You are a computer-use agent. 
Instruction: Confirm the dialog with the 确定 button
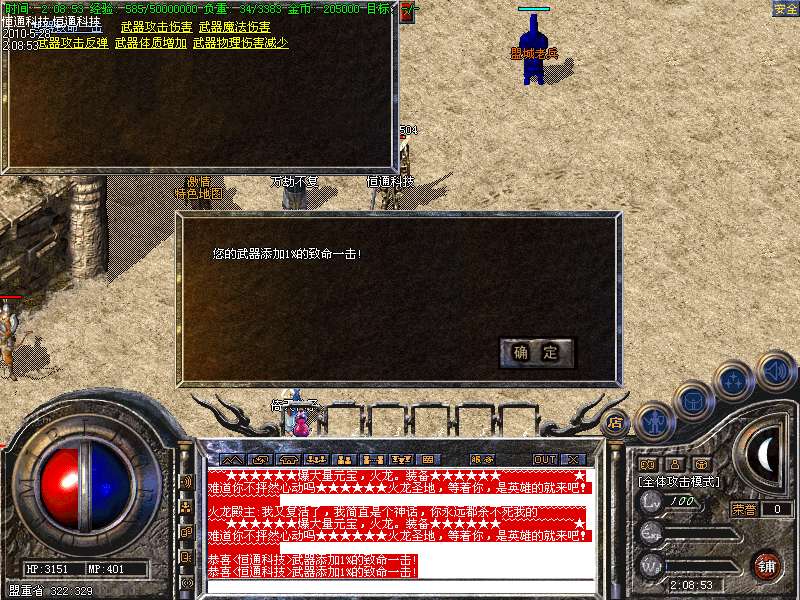(x=537, y=352)
